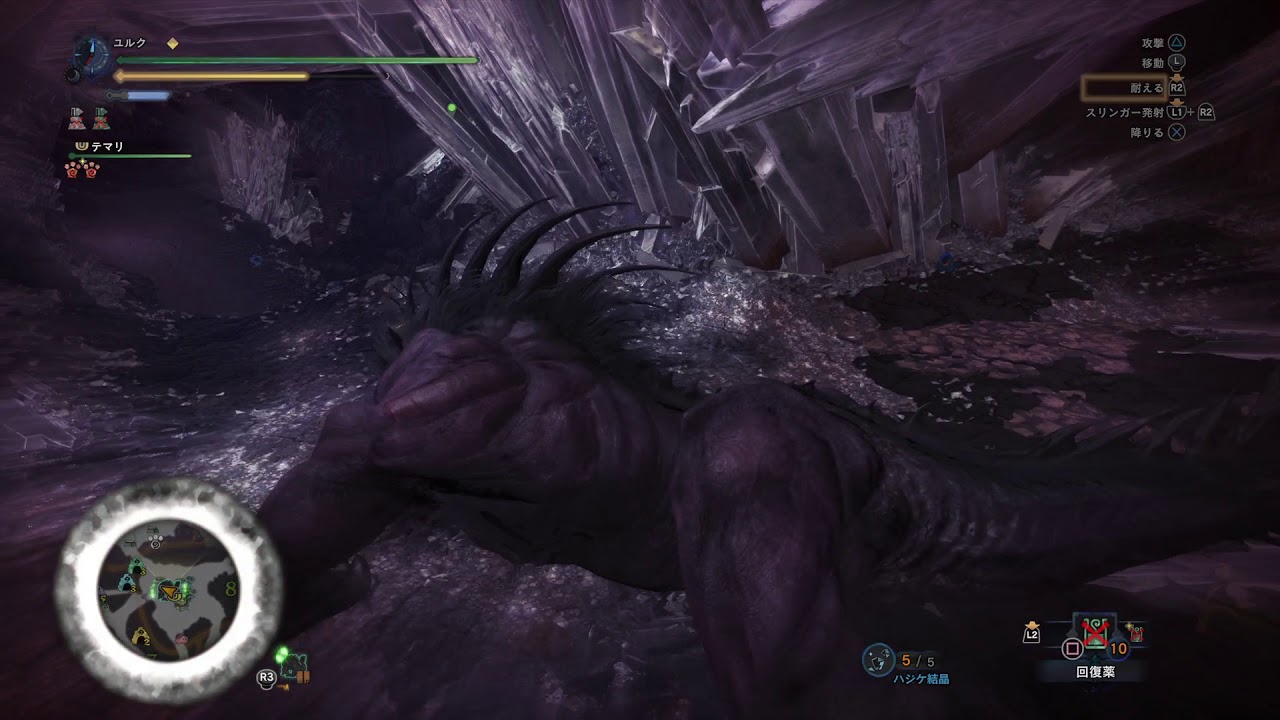Open the circular minimap
Image resolution: width=1280 pixels, height=720 pixels.
coord(168,589)
